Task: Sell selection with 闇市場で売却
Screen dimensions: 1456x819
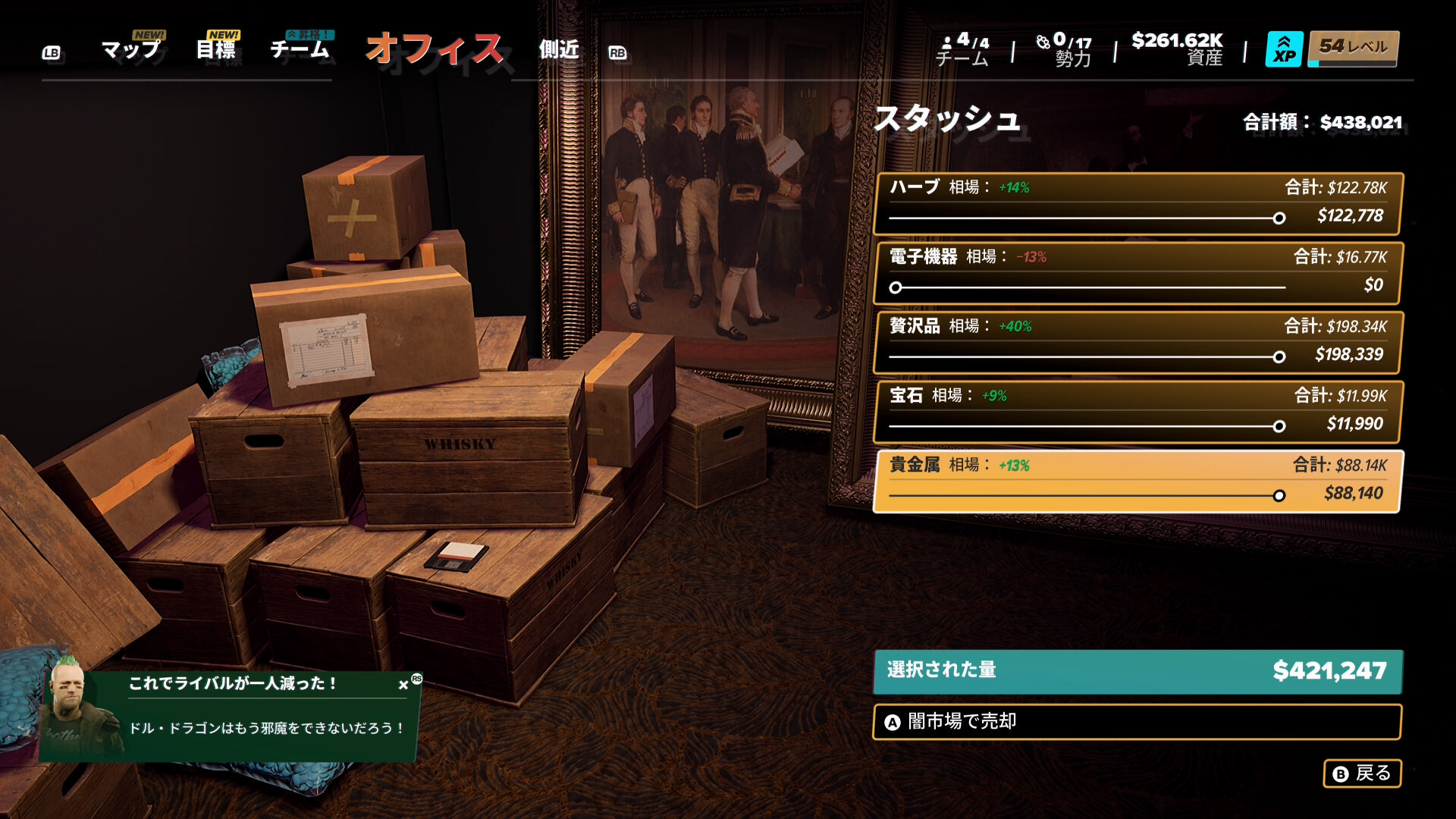Action: click(x=1137, y=721)
